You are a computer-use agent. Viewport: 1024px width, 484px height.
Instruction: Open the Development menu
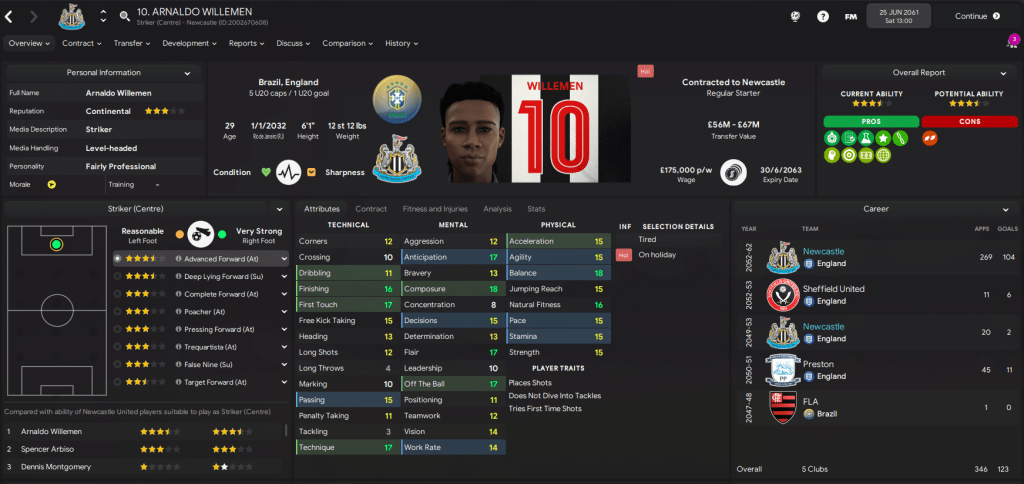[189, 43]
